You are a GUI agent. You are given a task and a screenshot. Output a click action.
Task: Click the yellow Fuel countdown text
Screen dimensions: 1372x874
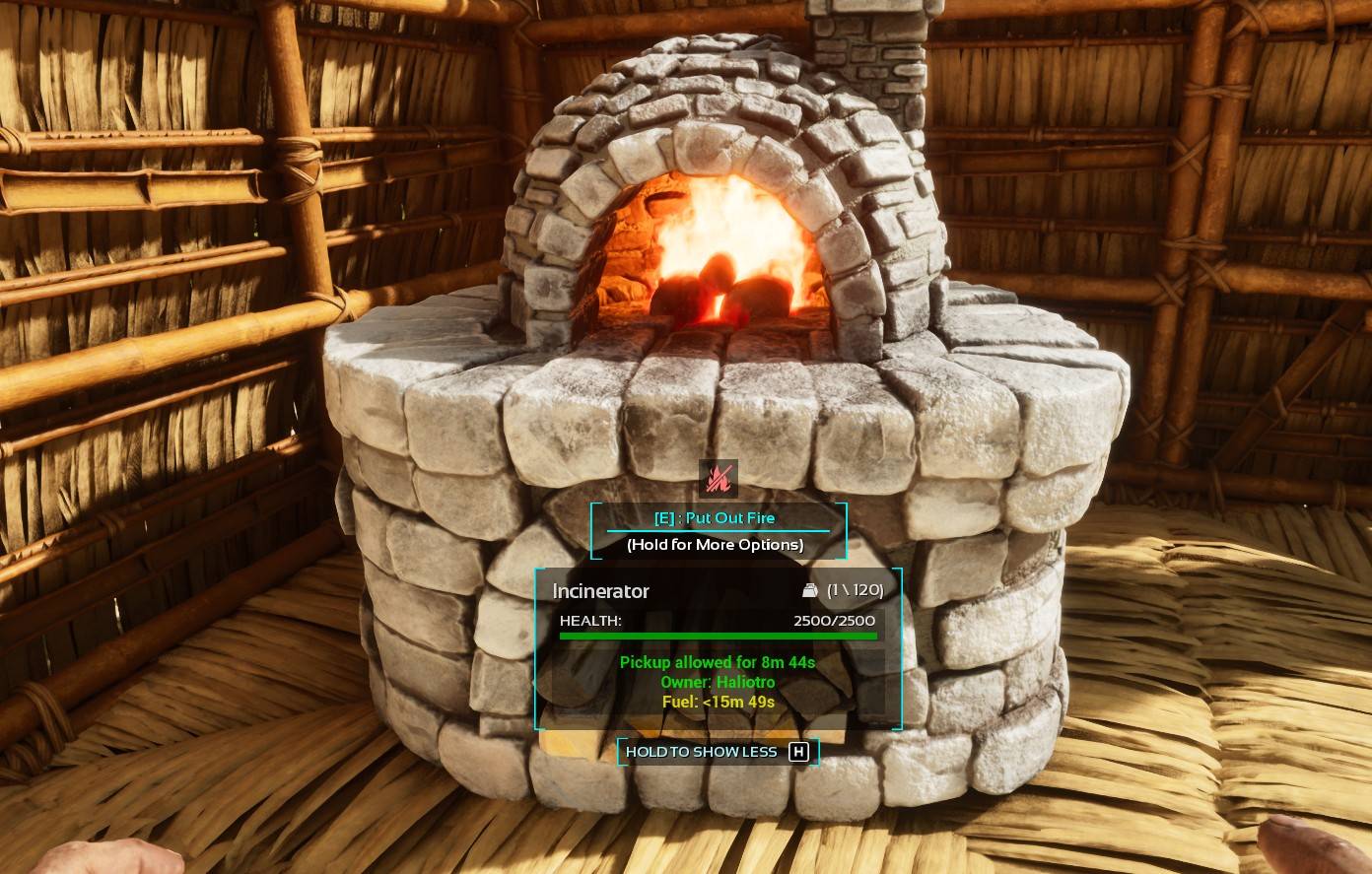click(717, 702)
